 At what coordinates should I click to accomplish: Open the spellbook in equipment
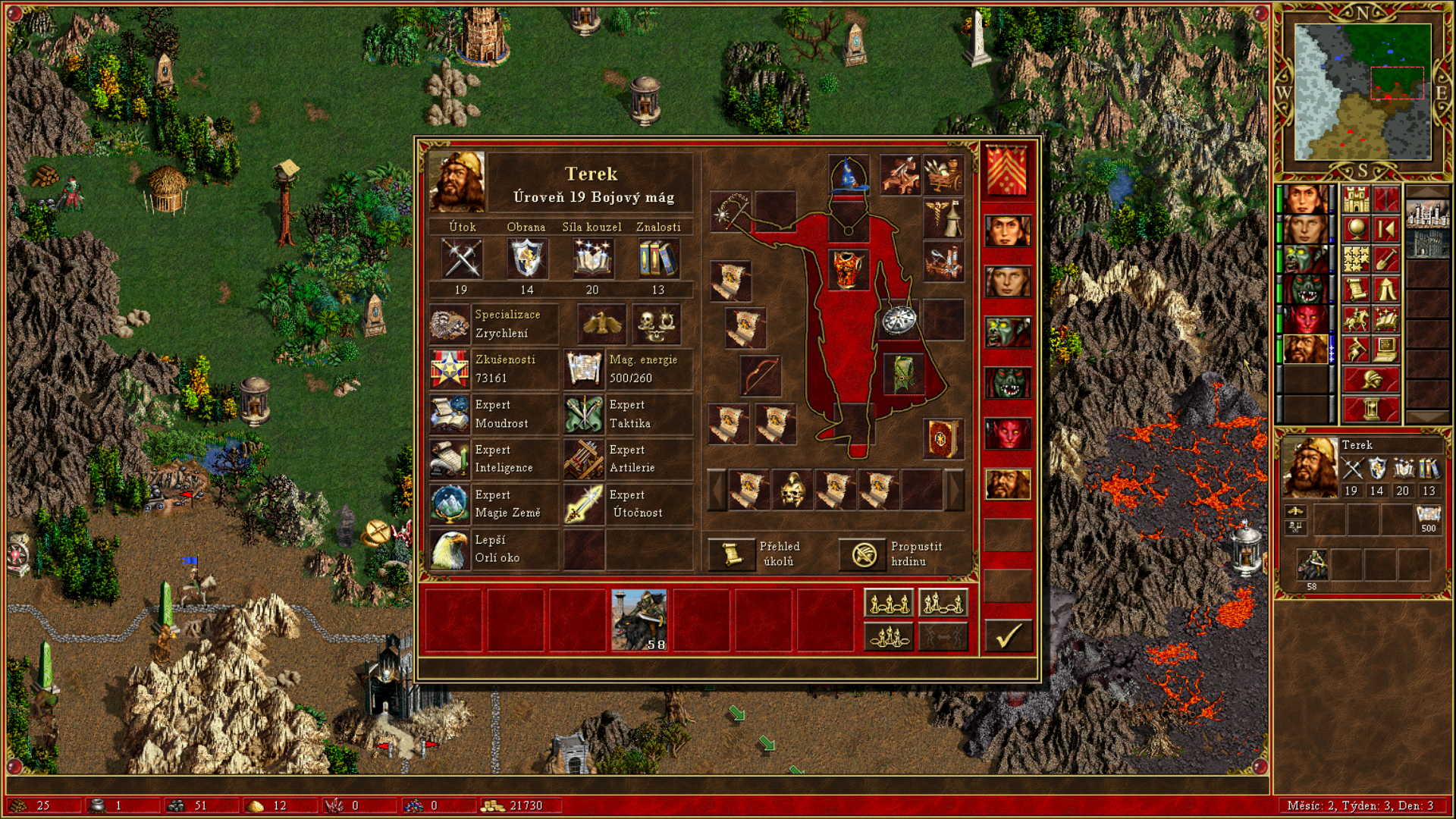click(x=943, y=438)
